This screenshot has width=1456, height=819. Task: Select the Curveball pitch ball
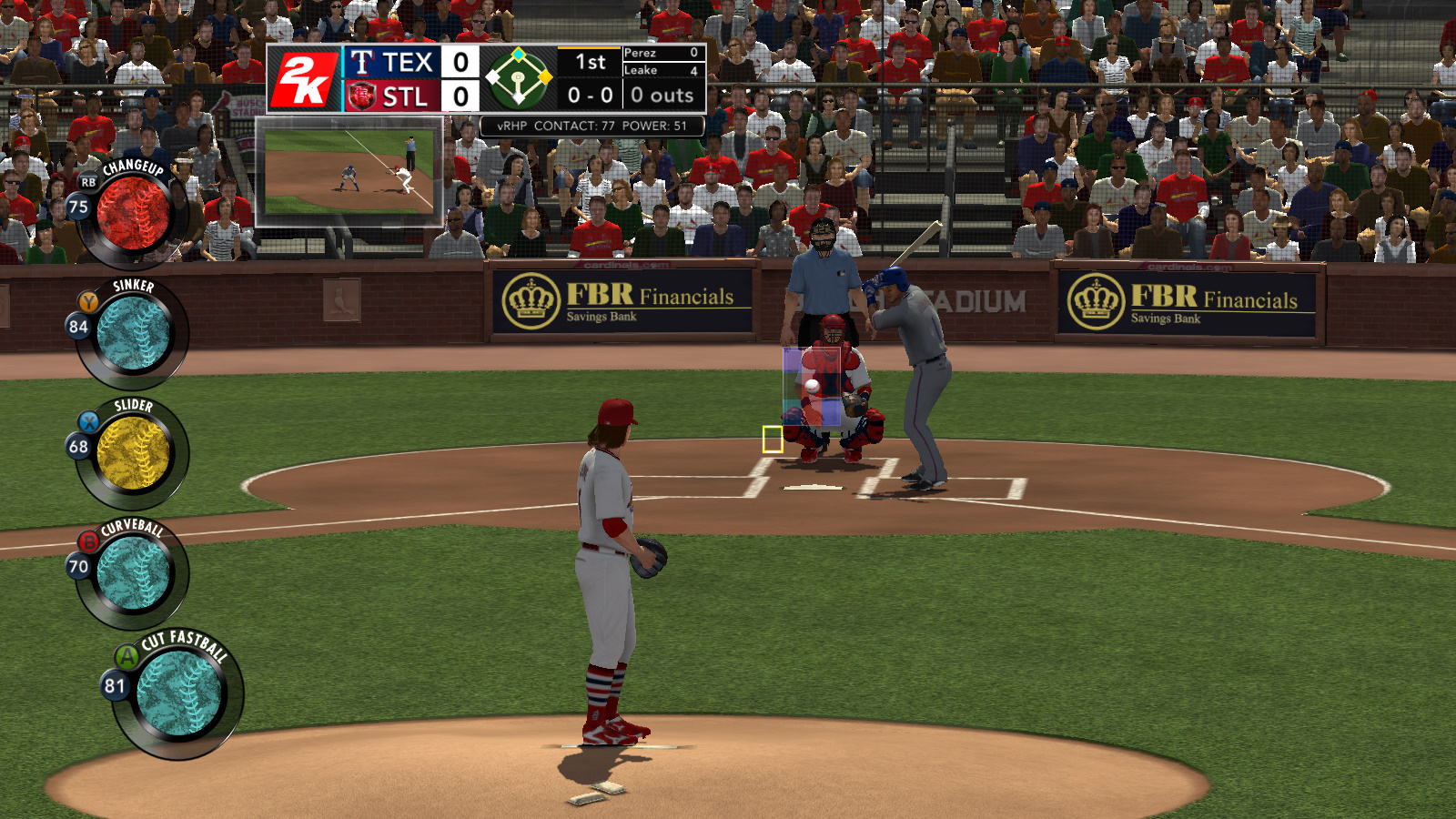point(133,573)
